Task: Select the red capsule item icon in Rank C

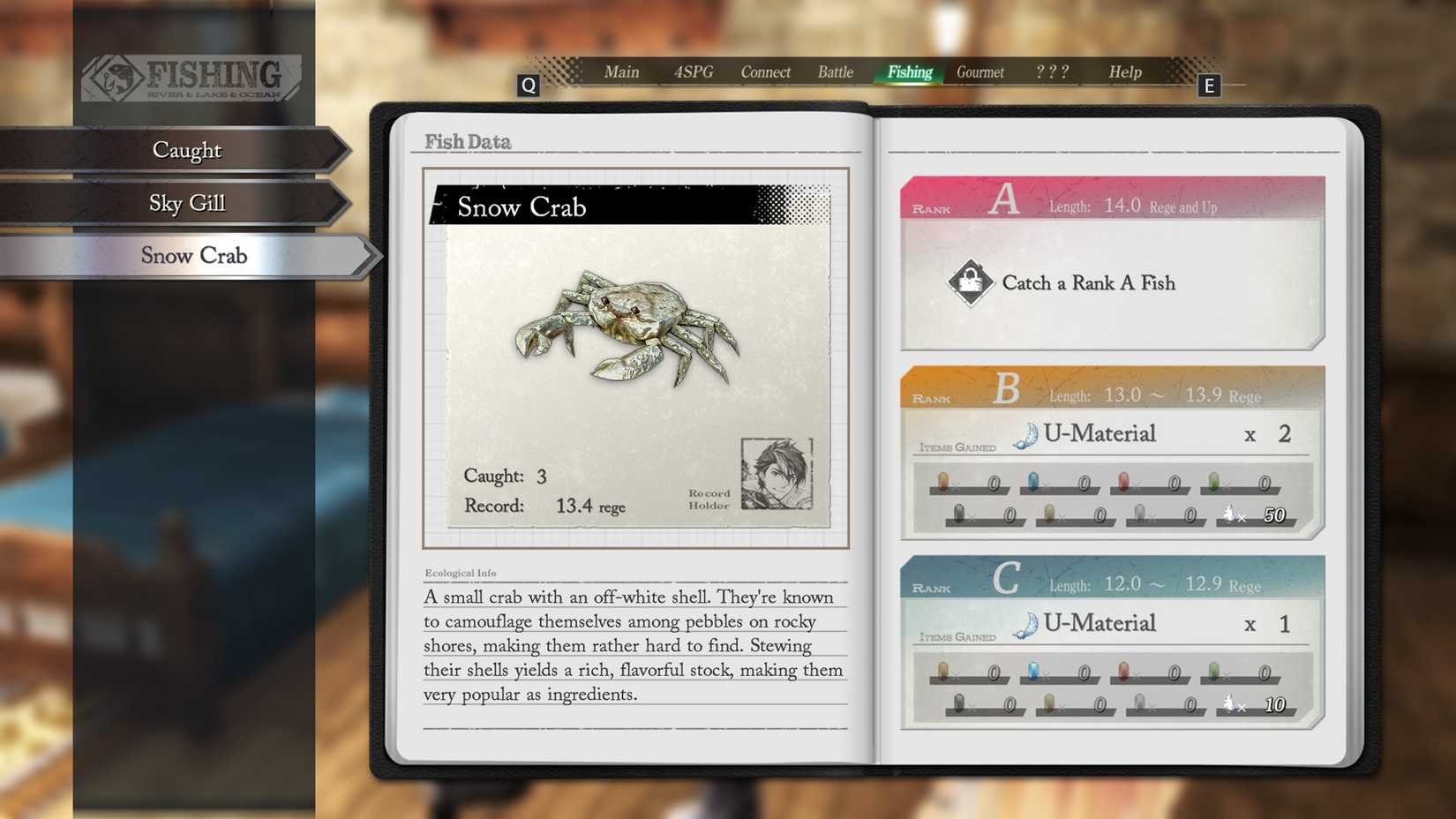Action: (1123, 671)
